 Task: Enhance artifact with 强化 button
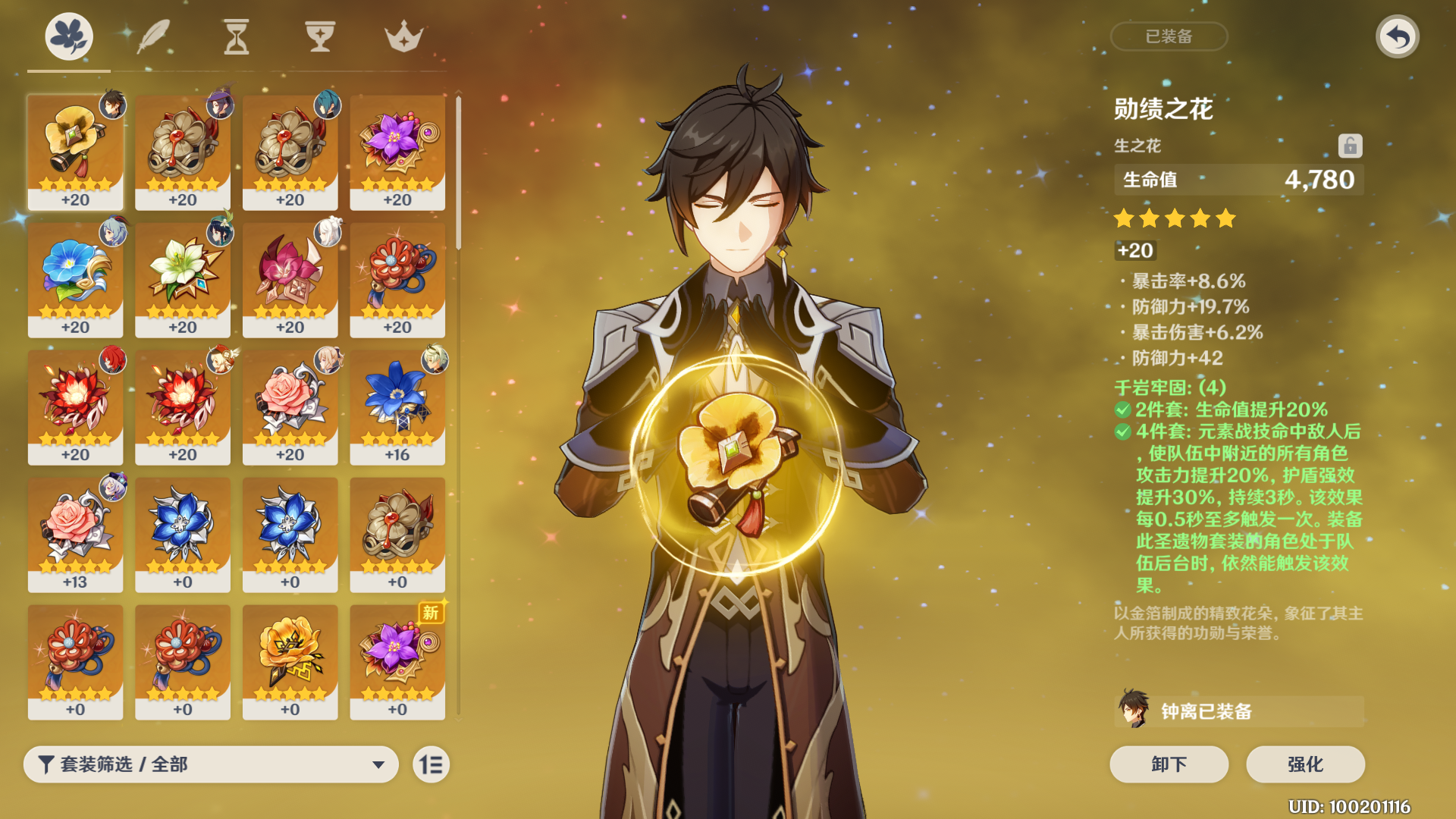coord(1305,764)
